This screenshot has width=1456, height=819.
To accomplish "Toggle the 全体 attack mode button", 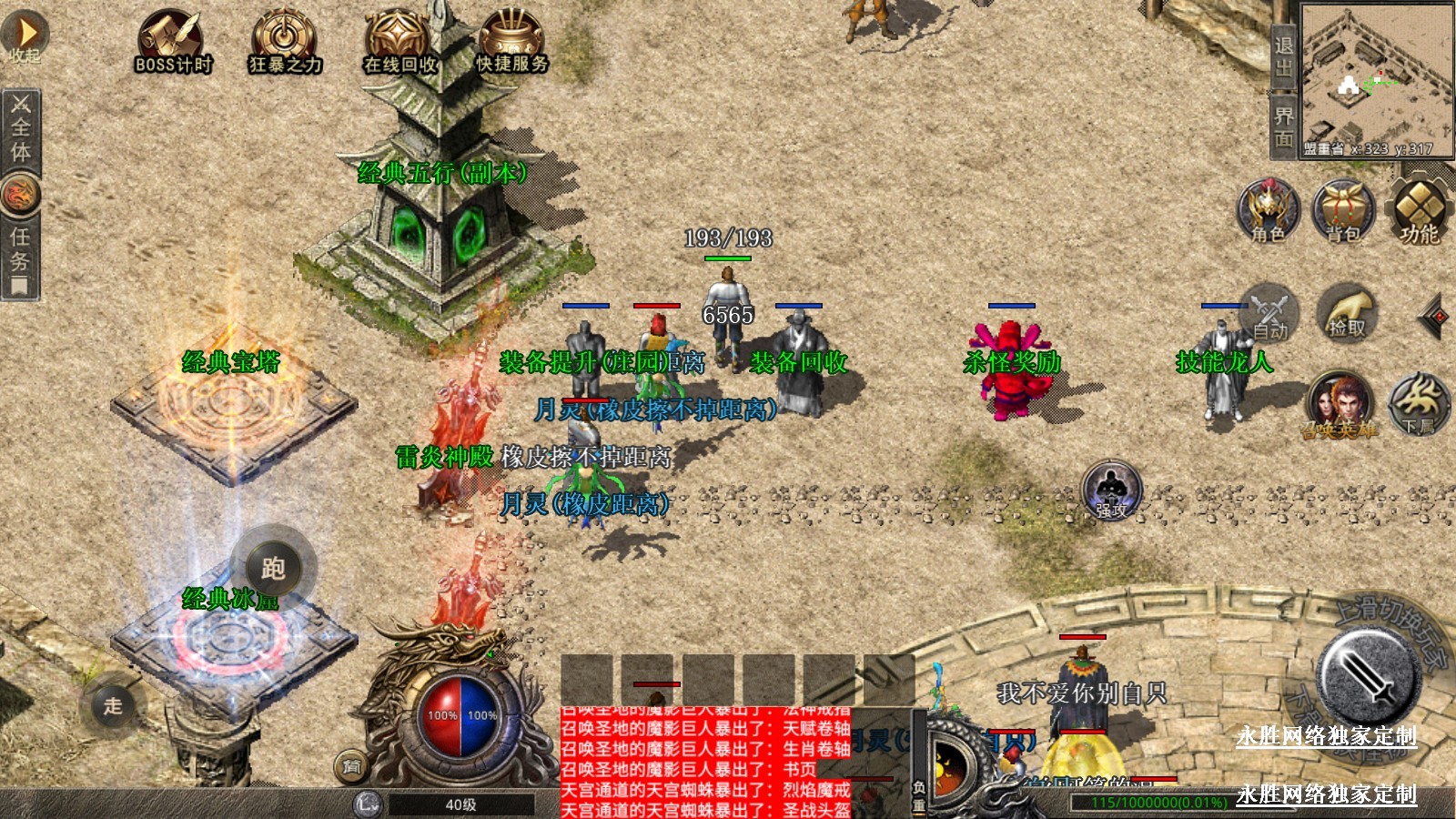I will click(x=20, y=128).
